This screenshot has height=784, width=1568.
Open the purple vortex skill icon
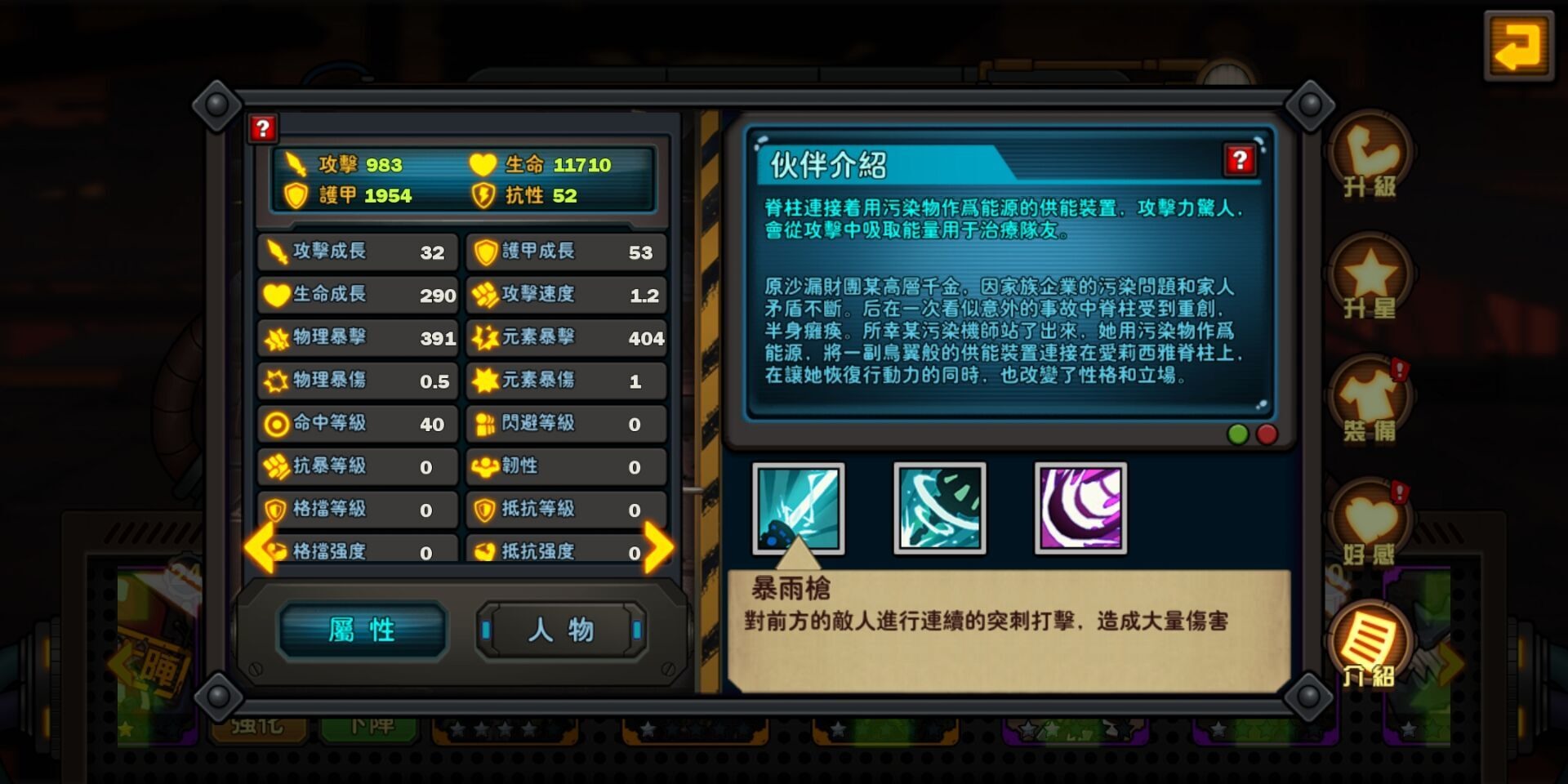pyautogui.click(x=1080, y=509)
